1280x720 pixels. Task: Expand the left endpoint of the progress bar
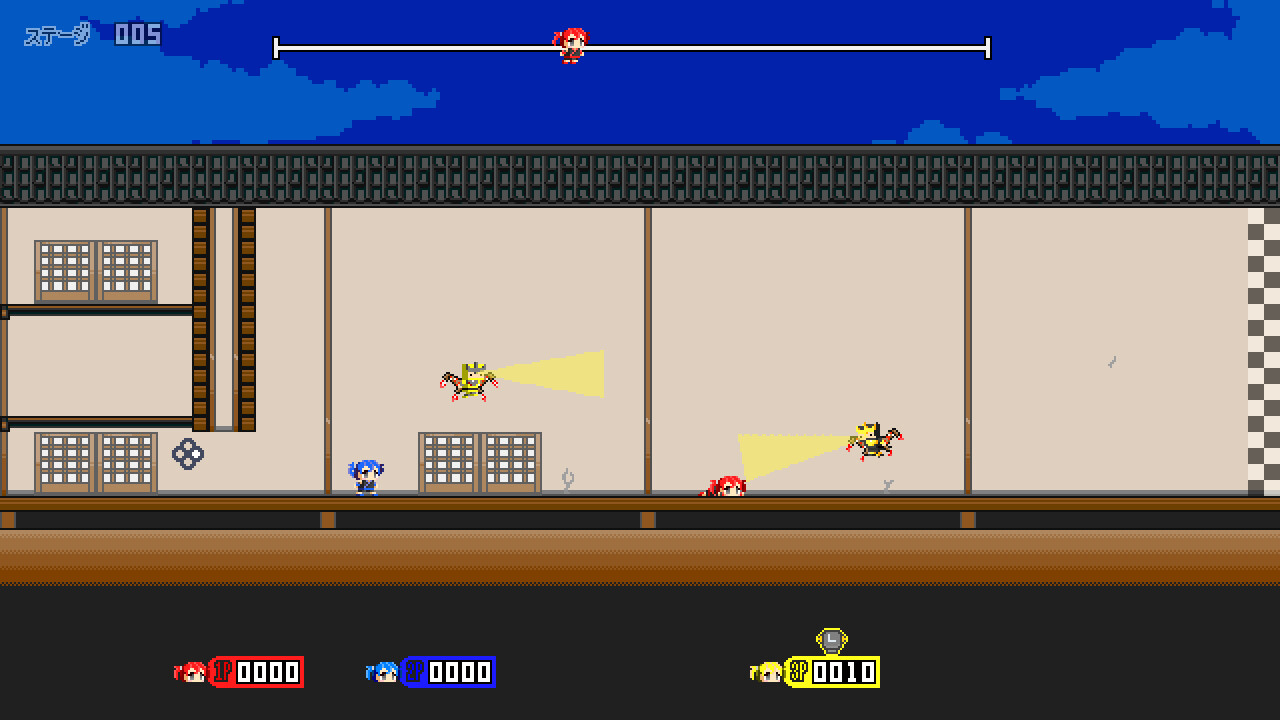pyautogui.click(x=276, y=45)
